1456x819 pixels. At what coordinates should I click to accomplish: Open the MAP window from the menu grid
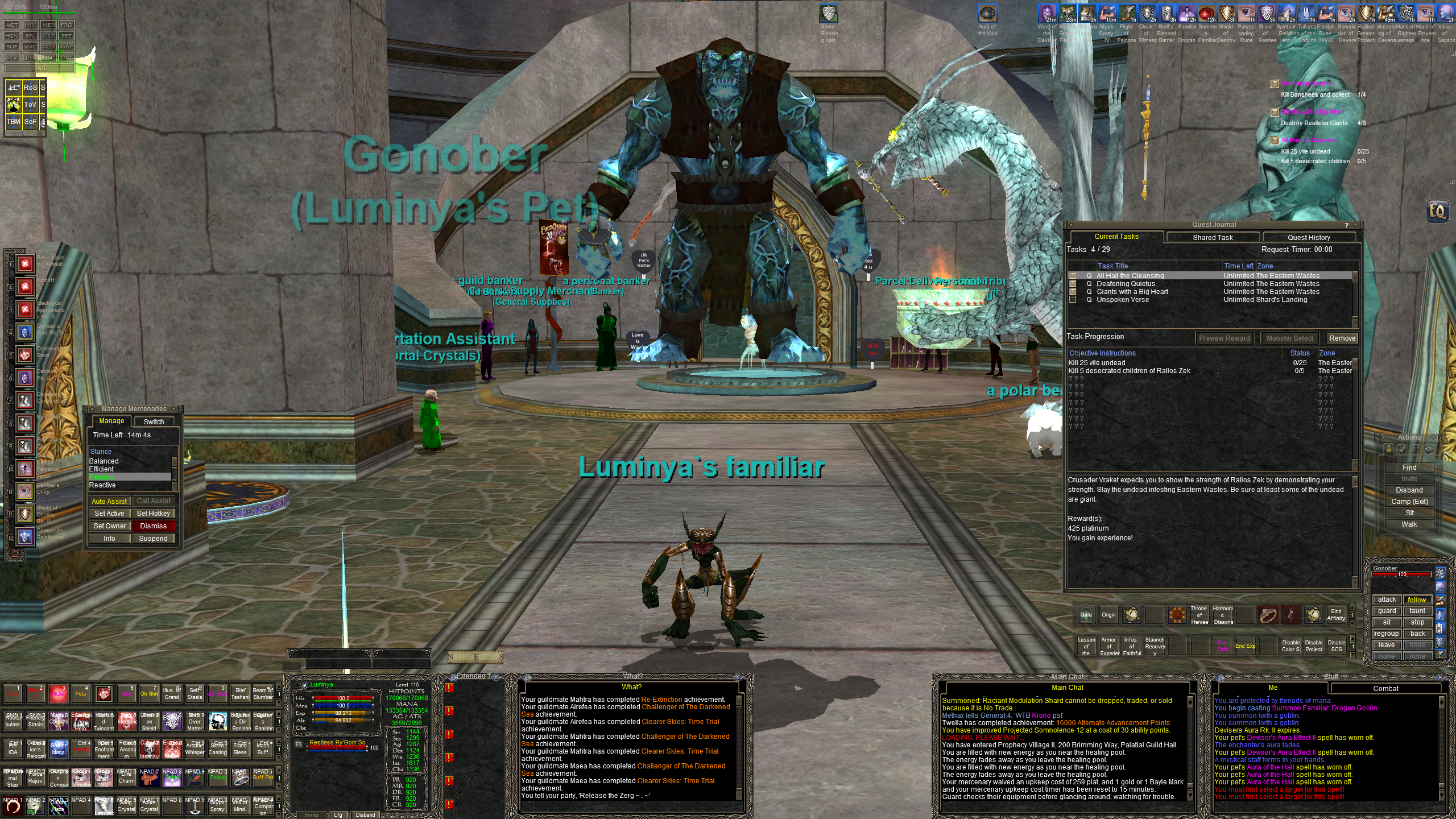pyautogui.click(x=67, y=47)
